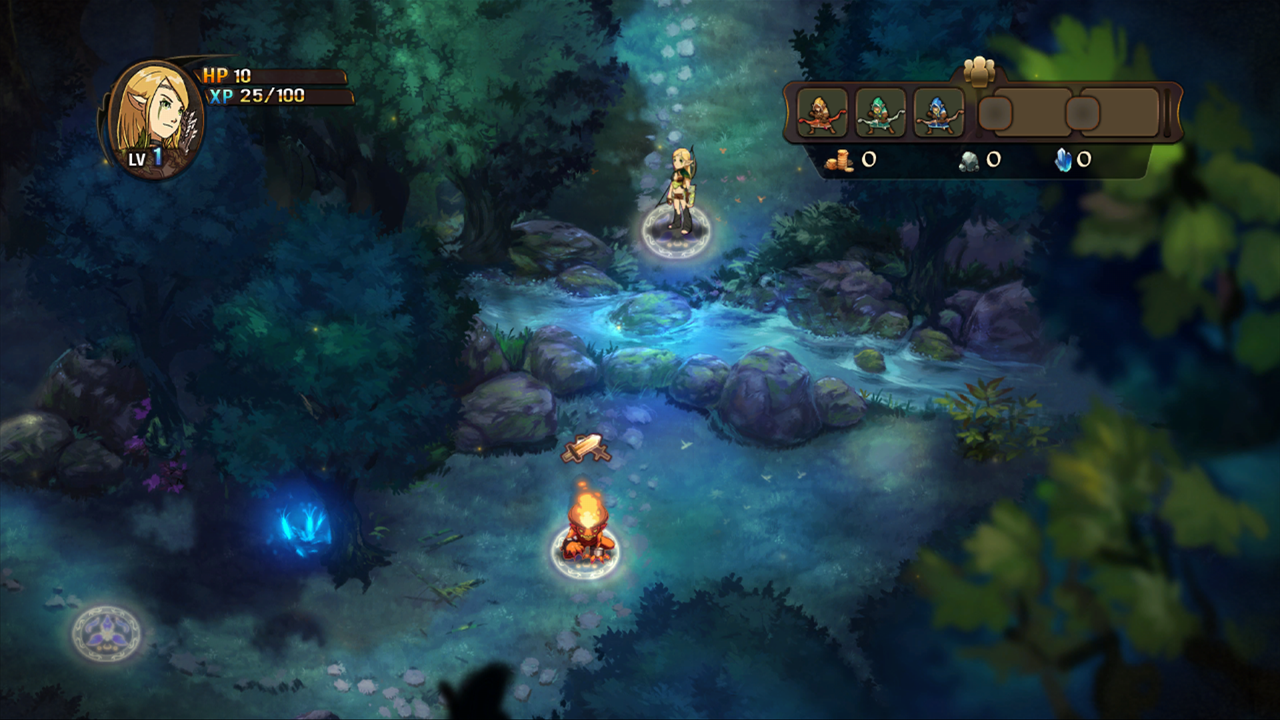Attack the fire creature's glowing node
The height and width of the screenshot is (720, 1280).
(585, 551)
